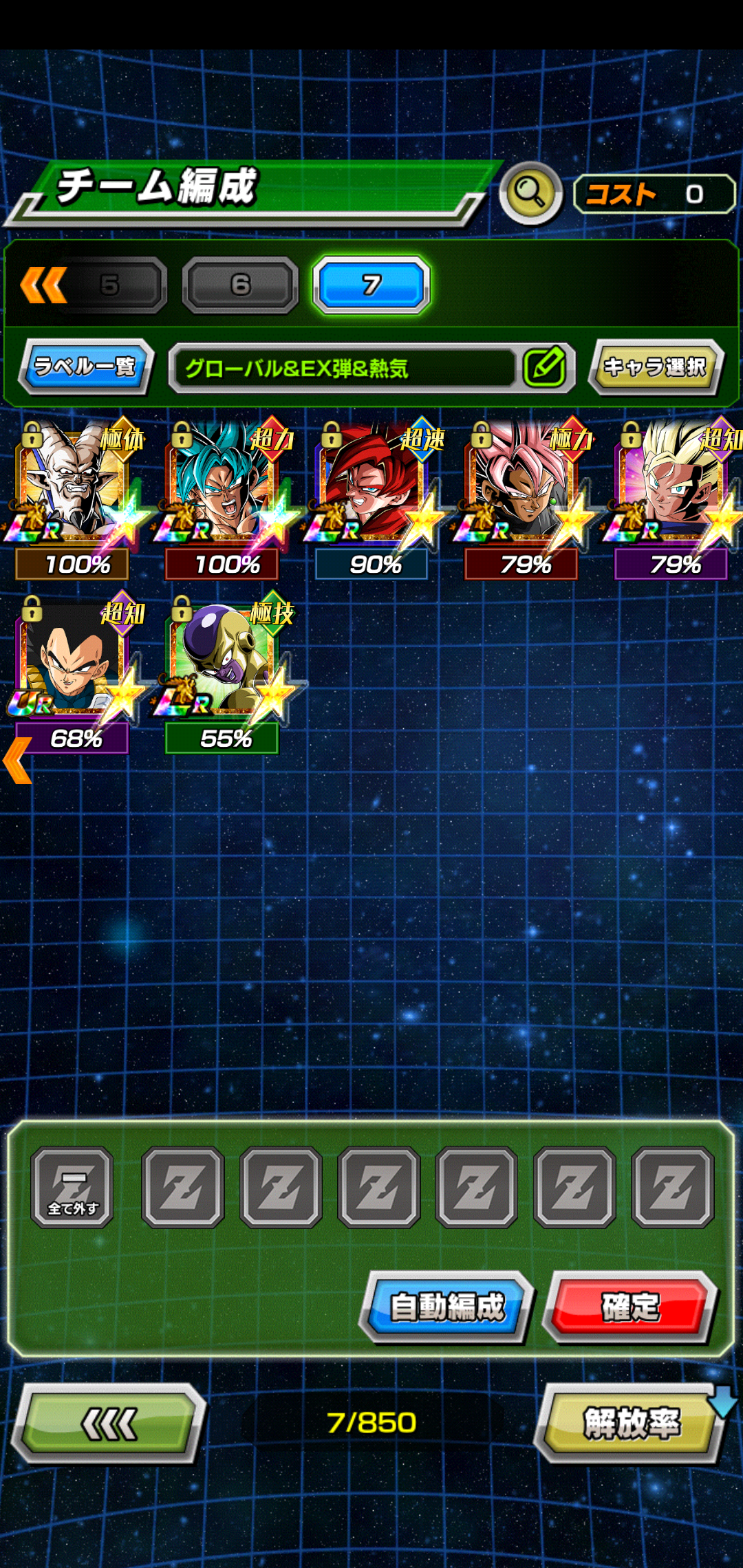Open the ラベル一覧 label list

(x=85, y=367)
